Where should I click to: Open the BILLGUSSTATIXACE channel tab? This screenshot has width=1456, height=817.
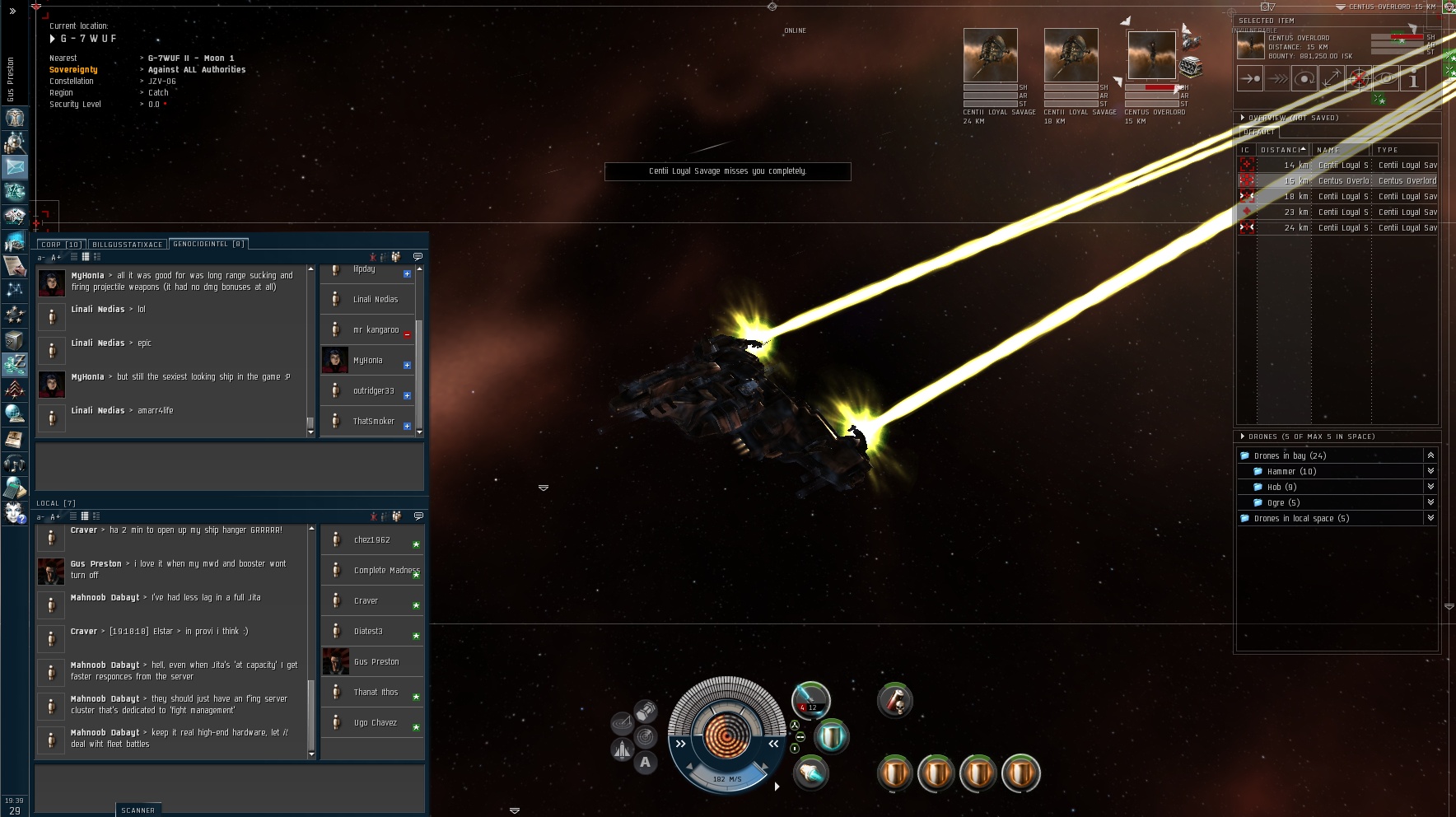point(127,245)
